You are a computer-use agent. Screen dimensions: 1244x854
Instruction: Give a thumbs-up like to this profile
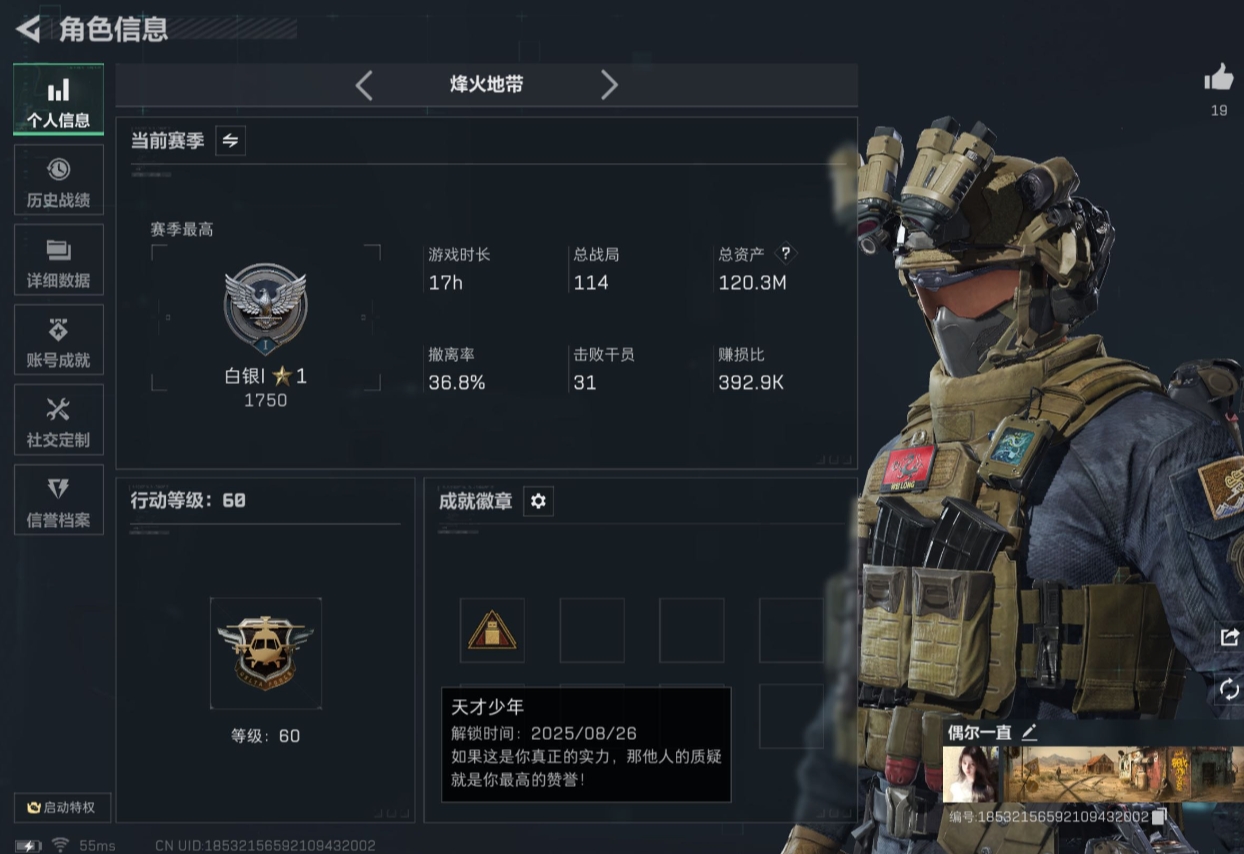(1218, 79)
